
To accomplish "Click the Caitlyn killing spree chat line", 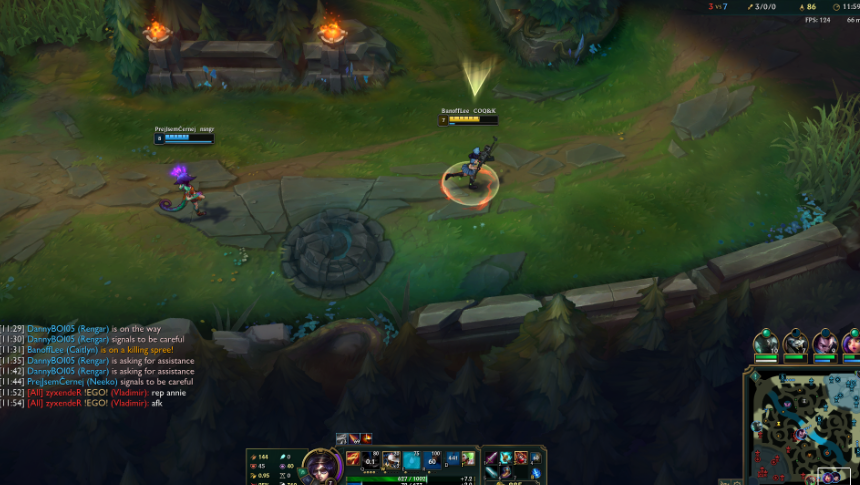I will [x=100, y=350].
